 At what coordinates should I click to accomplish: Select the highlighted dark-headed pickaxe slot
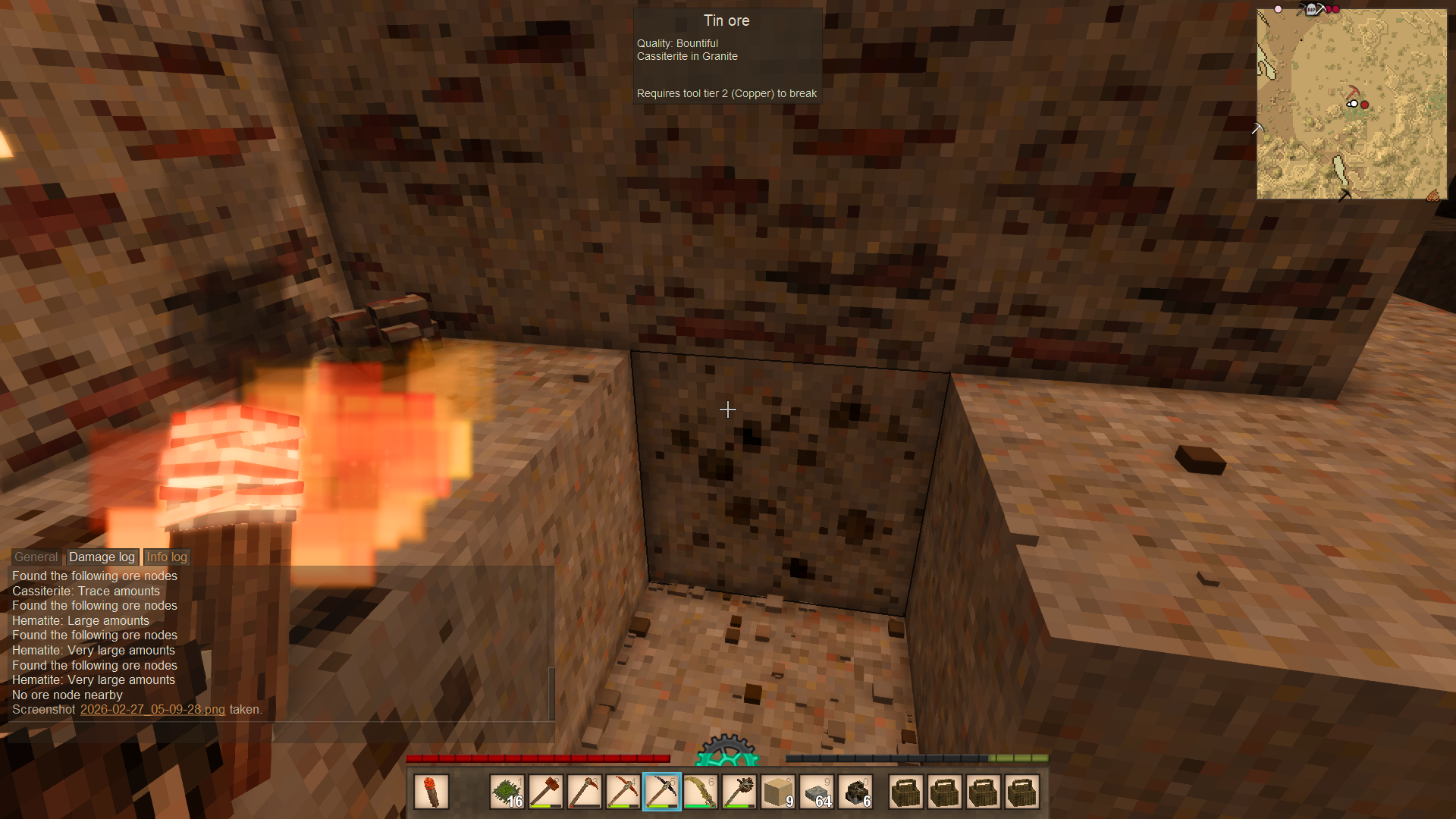[661, 792]
